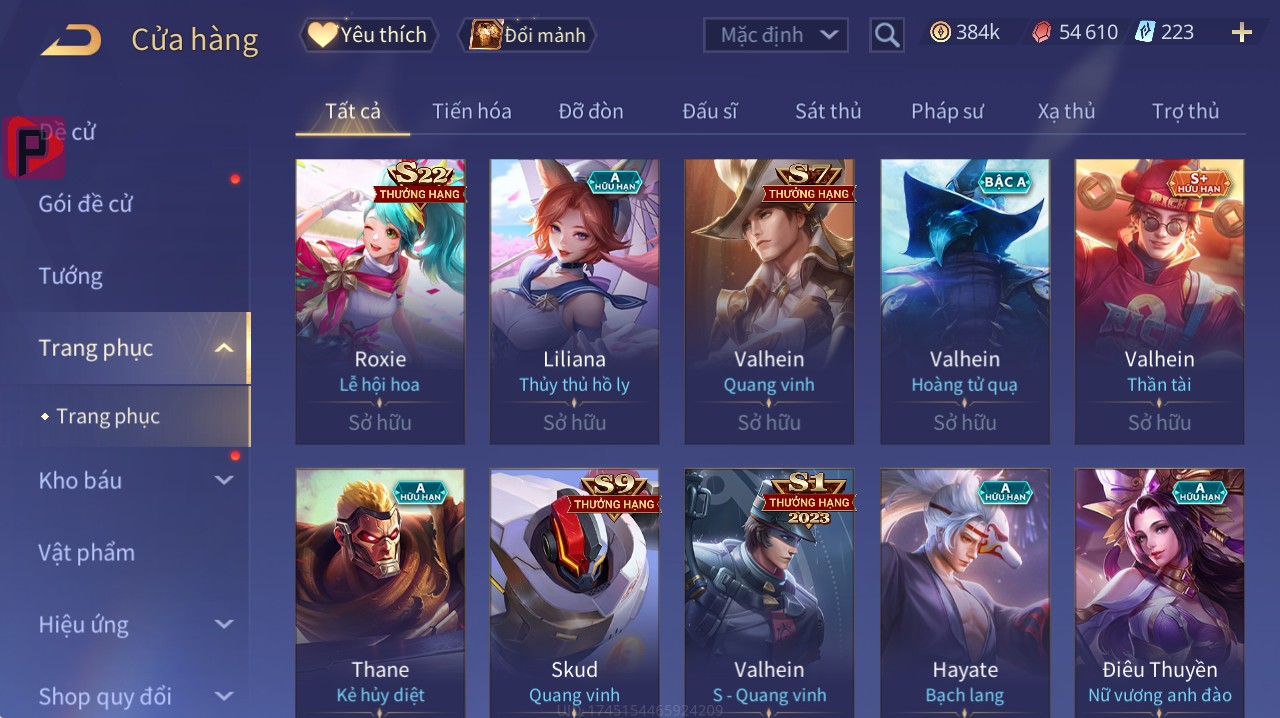This screenshot has width=1280, height=718.
Task: Expand the Mặc định sort dropdown
Action: [776, 35]
